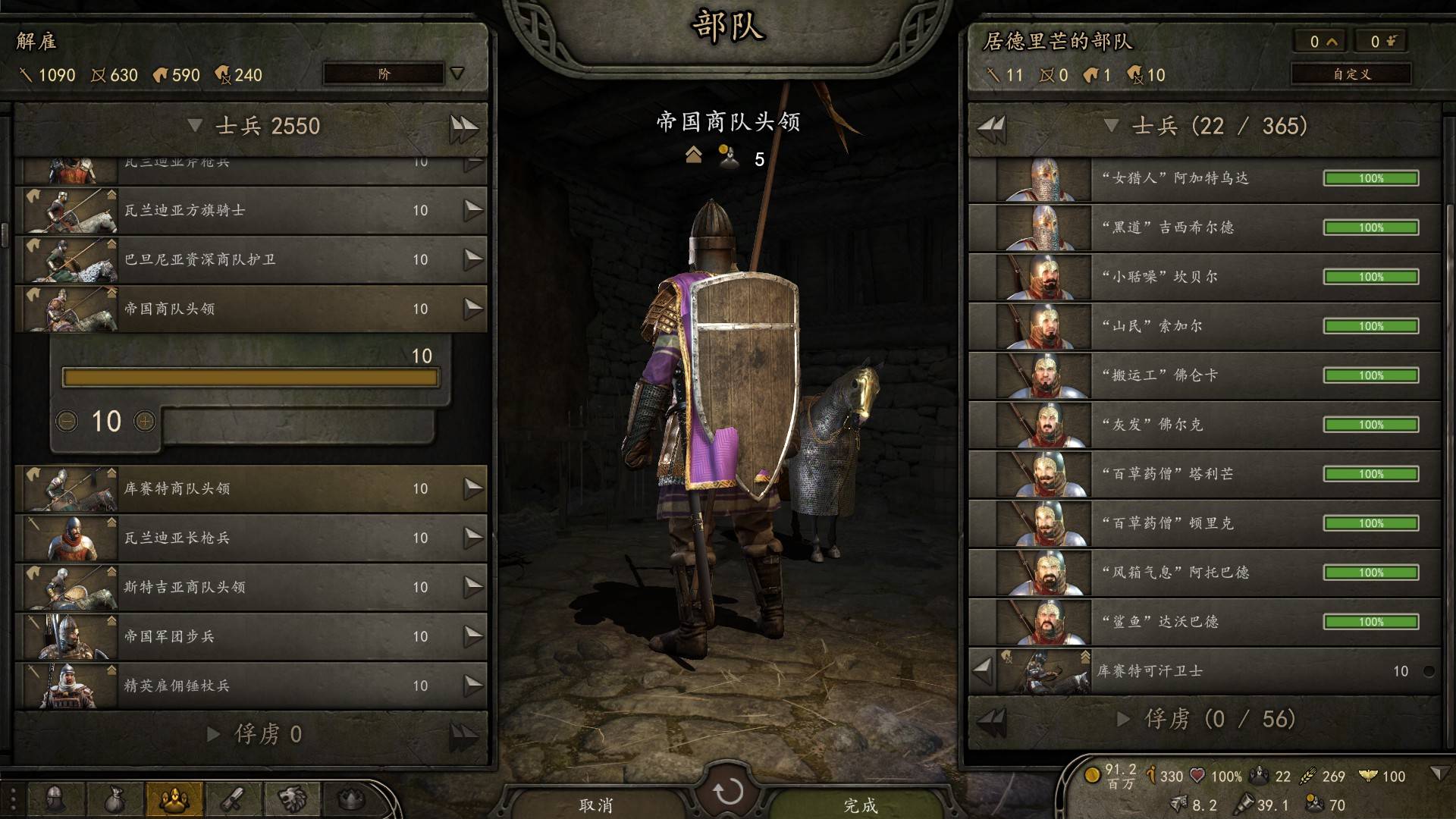Click the 取消 (Cancel) button
Viewport: 1456px width, 819px height.
coord(595,804)
